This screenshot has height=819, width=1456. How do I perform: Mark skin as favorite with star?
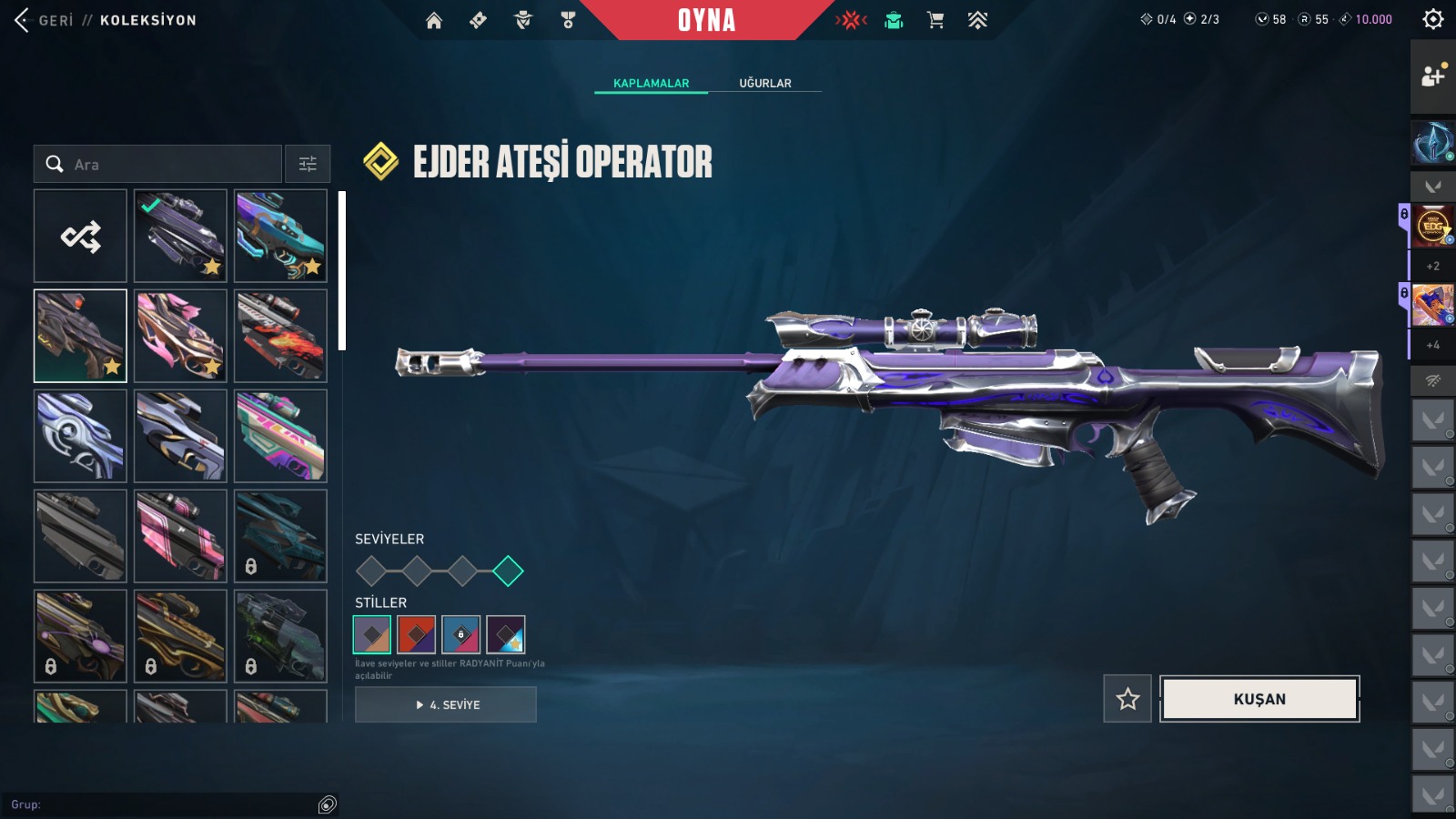click(x=1127, y=699)
